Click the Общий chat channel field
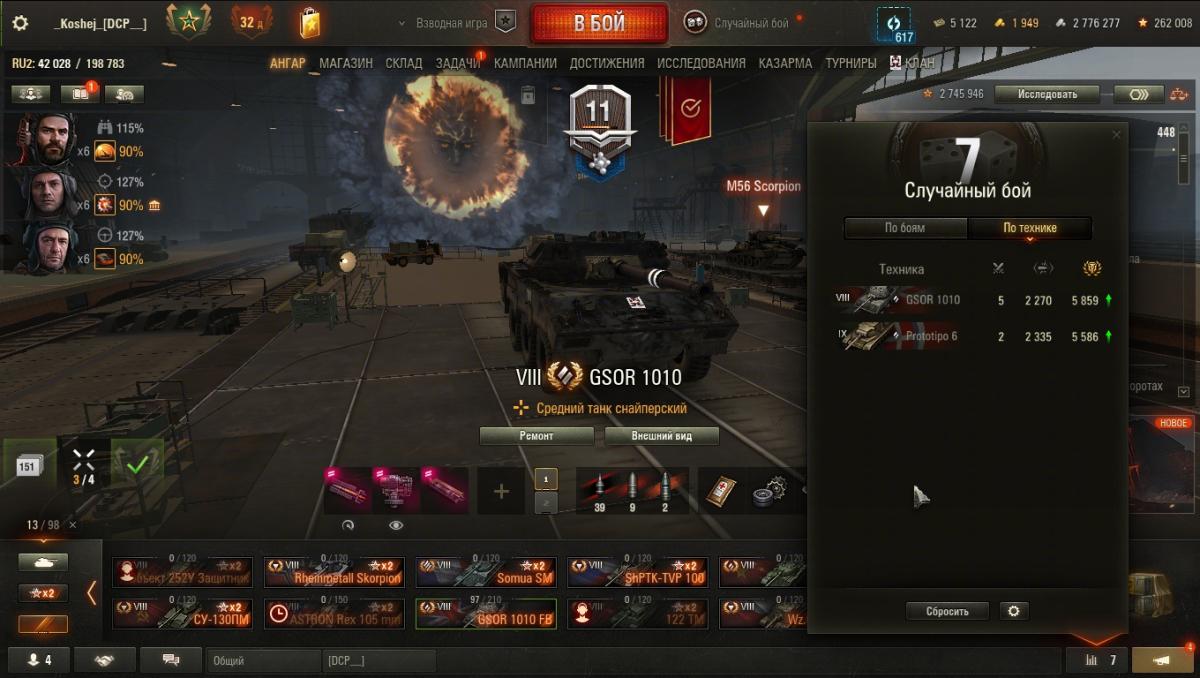Image resolution: width=1200 pixels, height=678 pixels. pyautogui.click(x=262, y=661)
